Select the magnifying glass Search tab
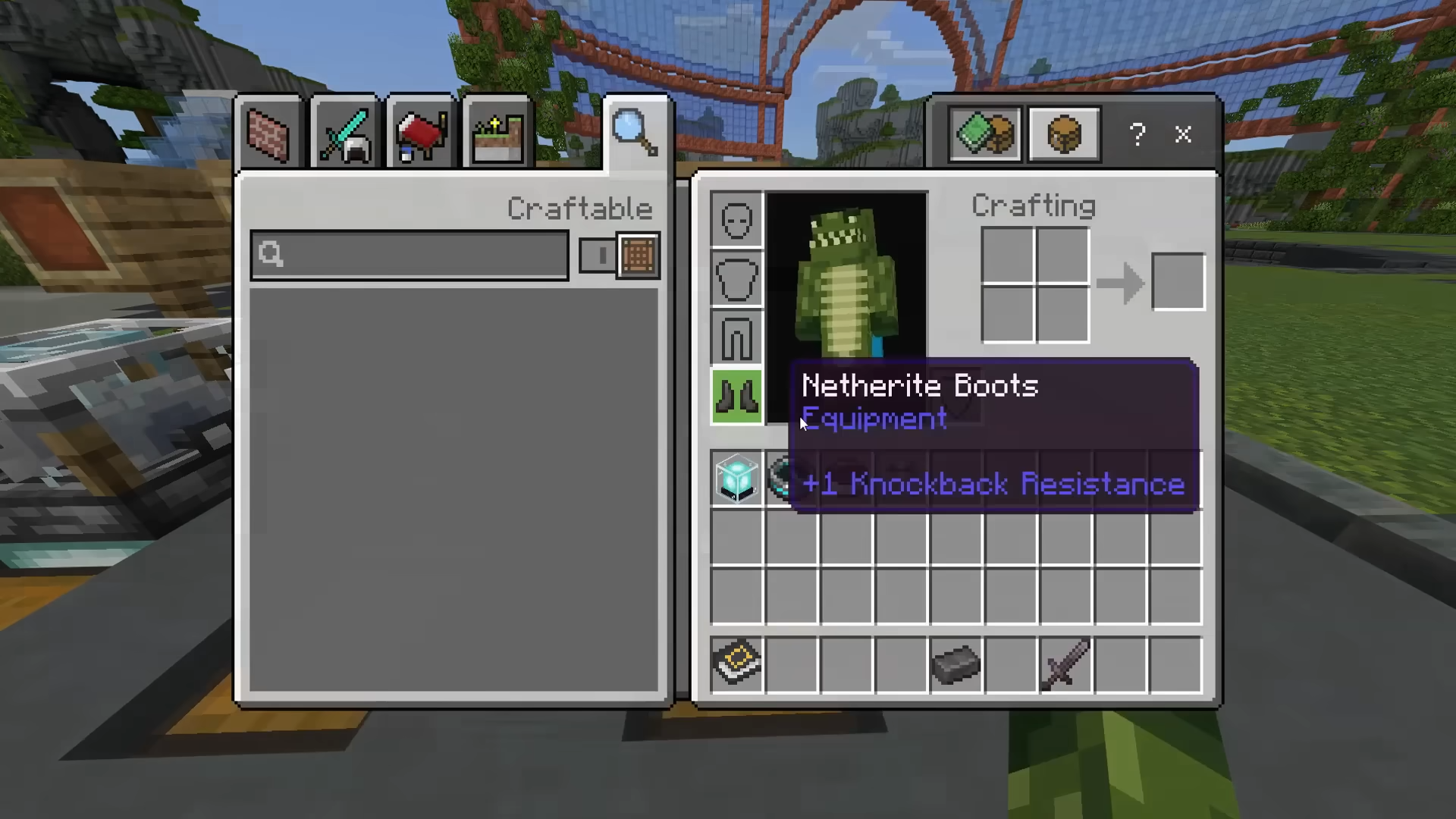Viewport: 1456px width, 819px height. pos(635,133)
